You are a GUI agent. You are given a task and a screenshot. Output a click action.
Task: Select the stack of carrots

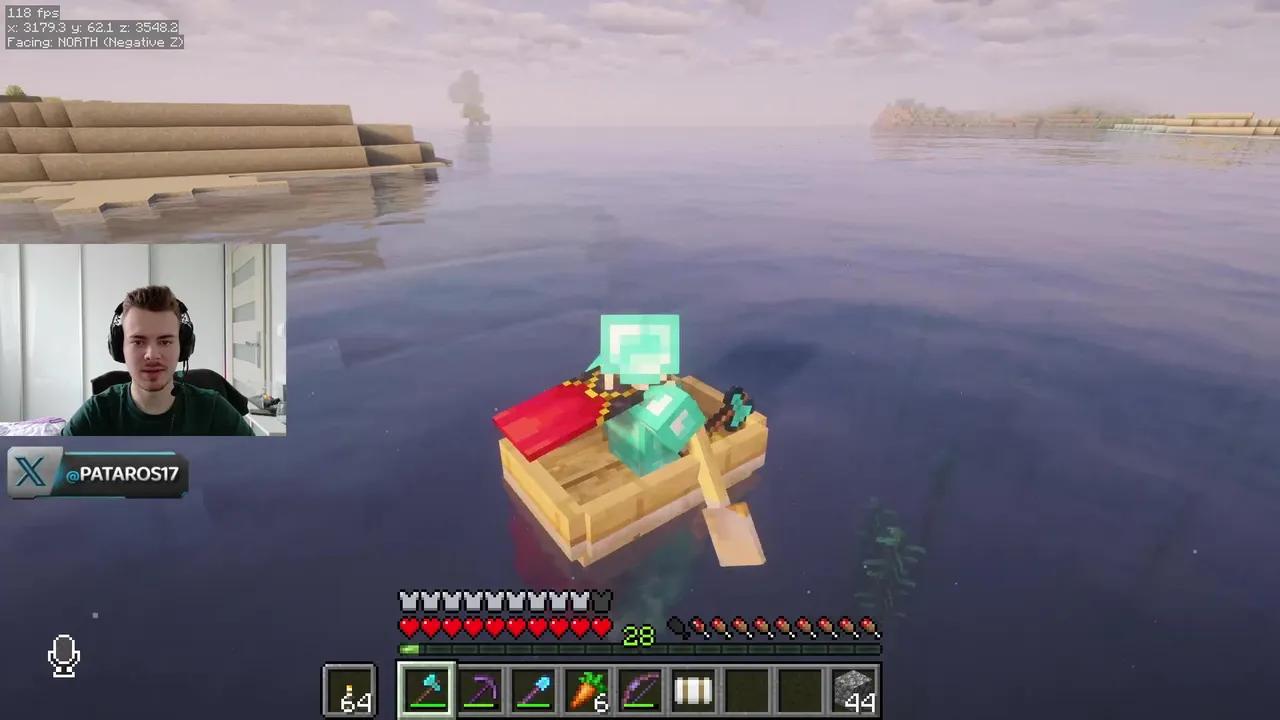click(x=587, y=690)
